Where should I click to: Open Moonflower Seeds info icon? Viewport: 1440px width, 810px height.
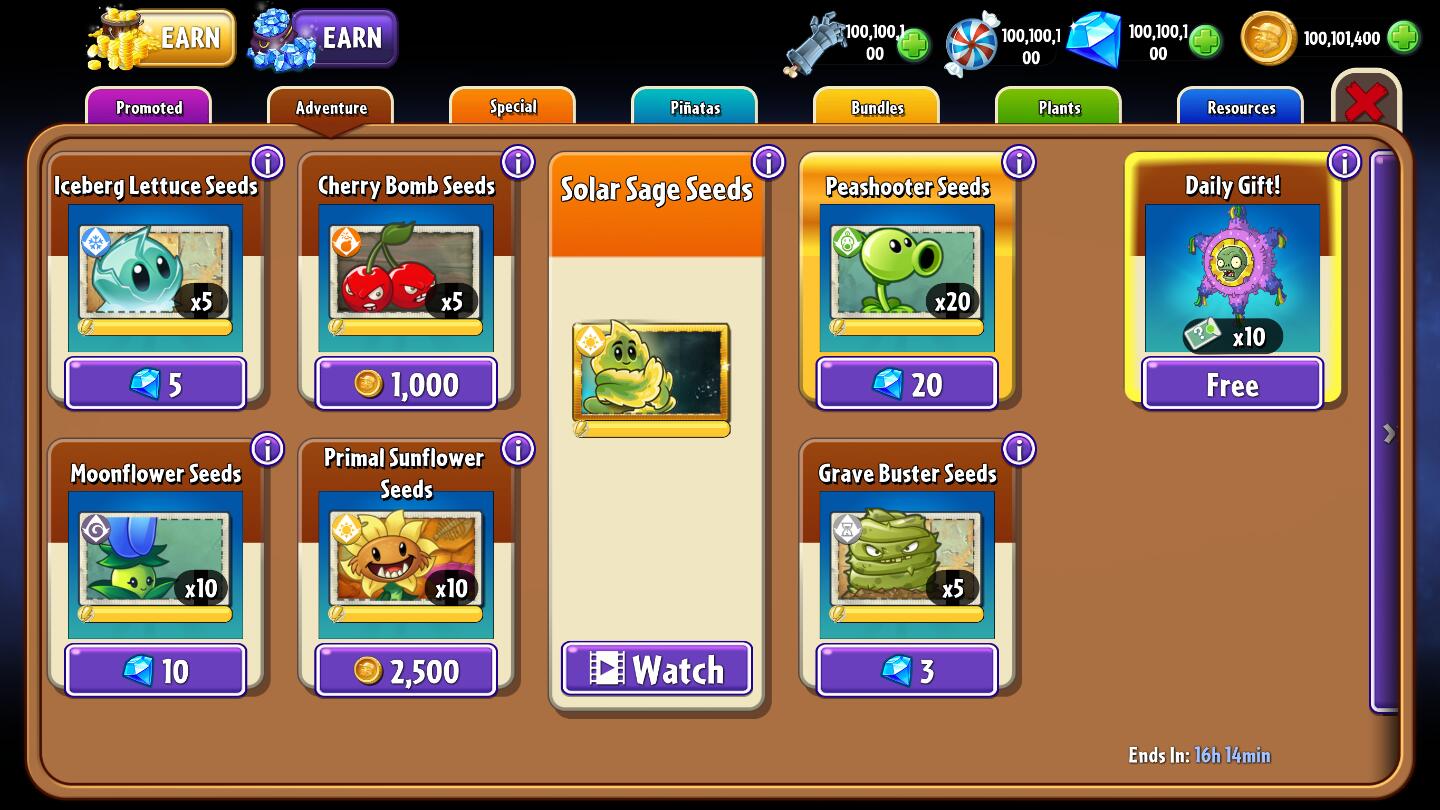click(267, 449)
